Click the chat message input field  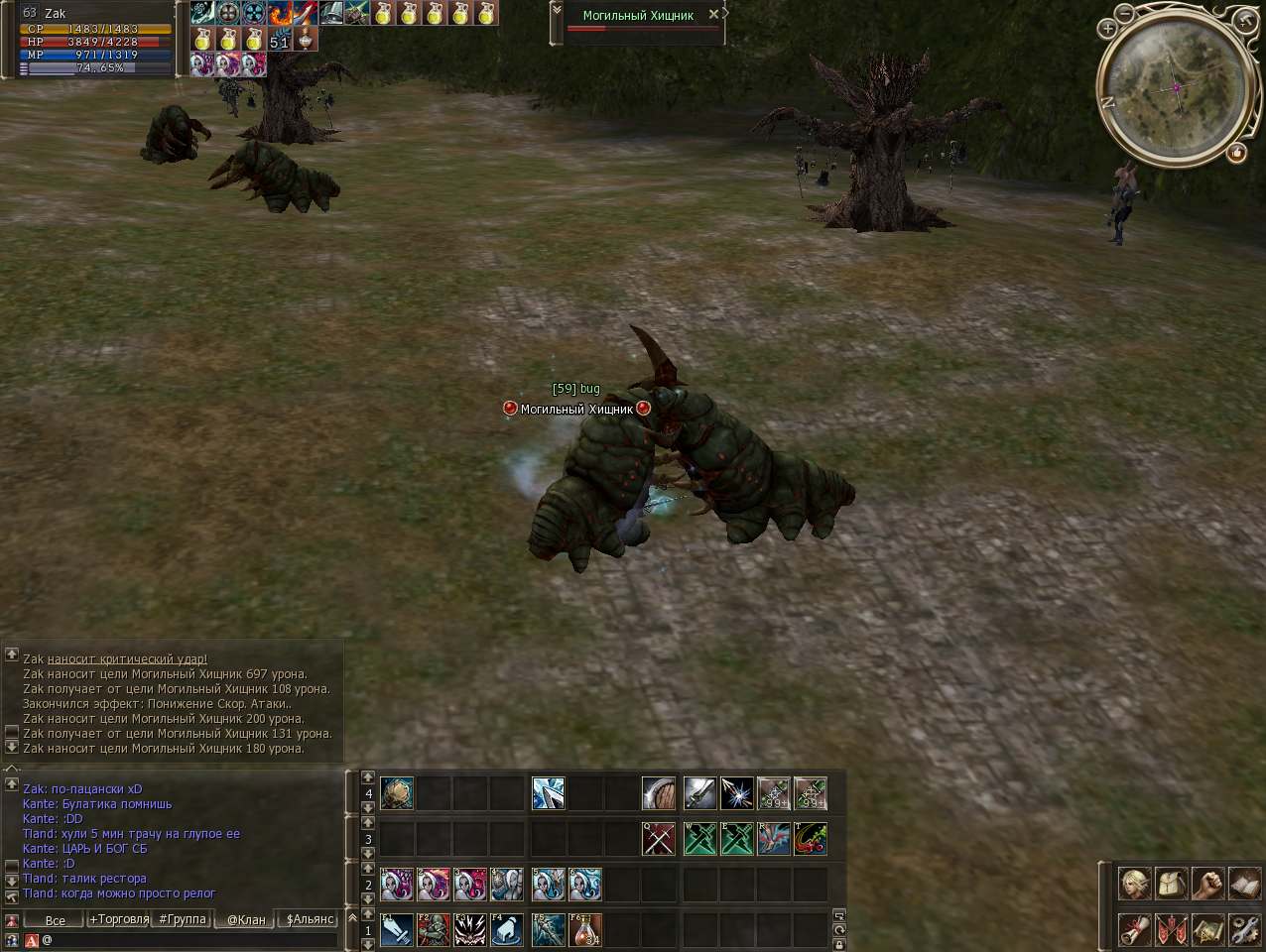189,939
